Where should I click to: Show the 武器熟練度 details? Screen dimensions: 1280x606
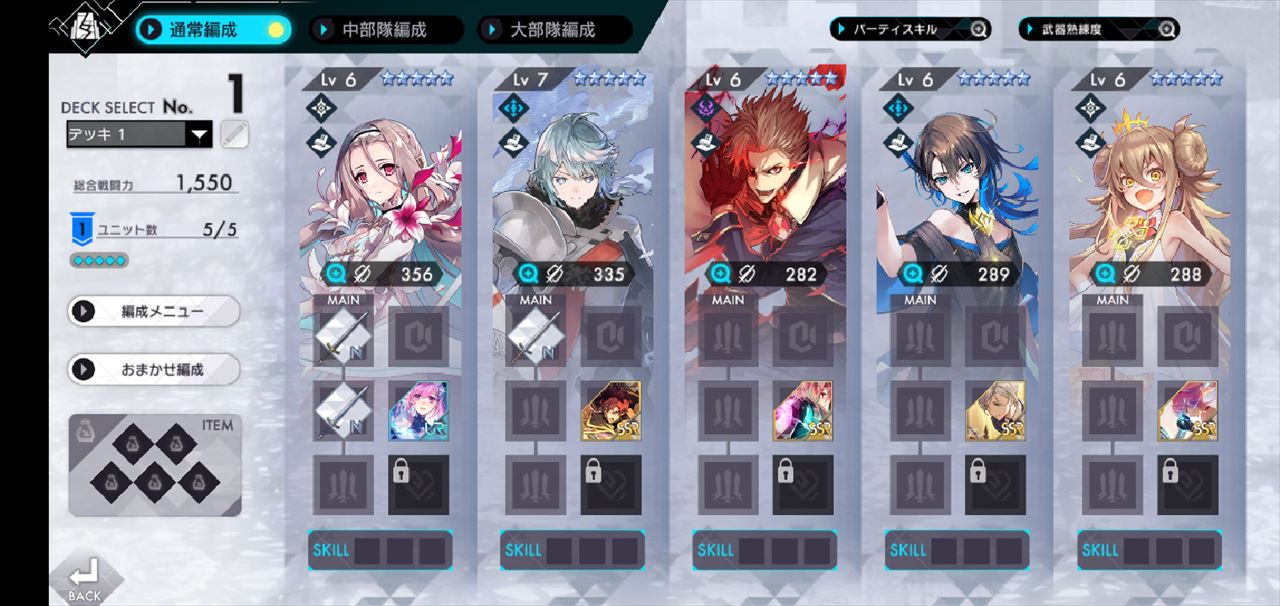(1099, 29)
